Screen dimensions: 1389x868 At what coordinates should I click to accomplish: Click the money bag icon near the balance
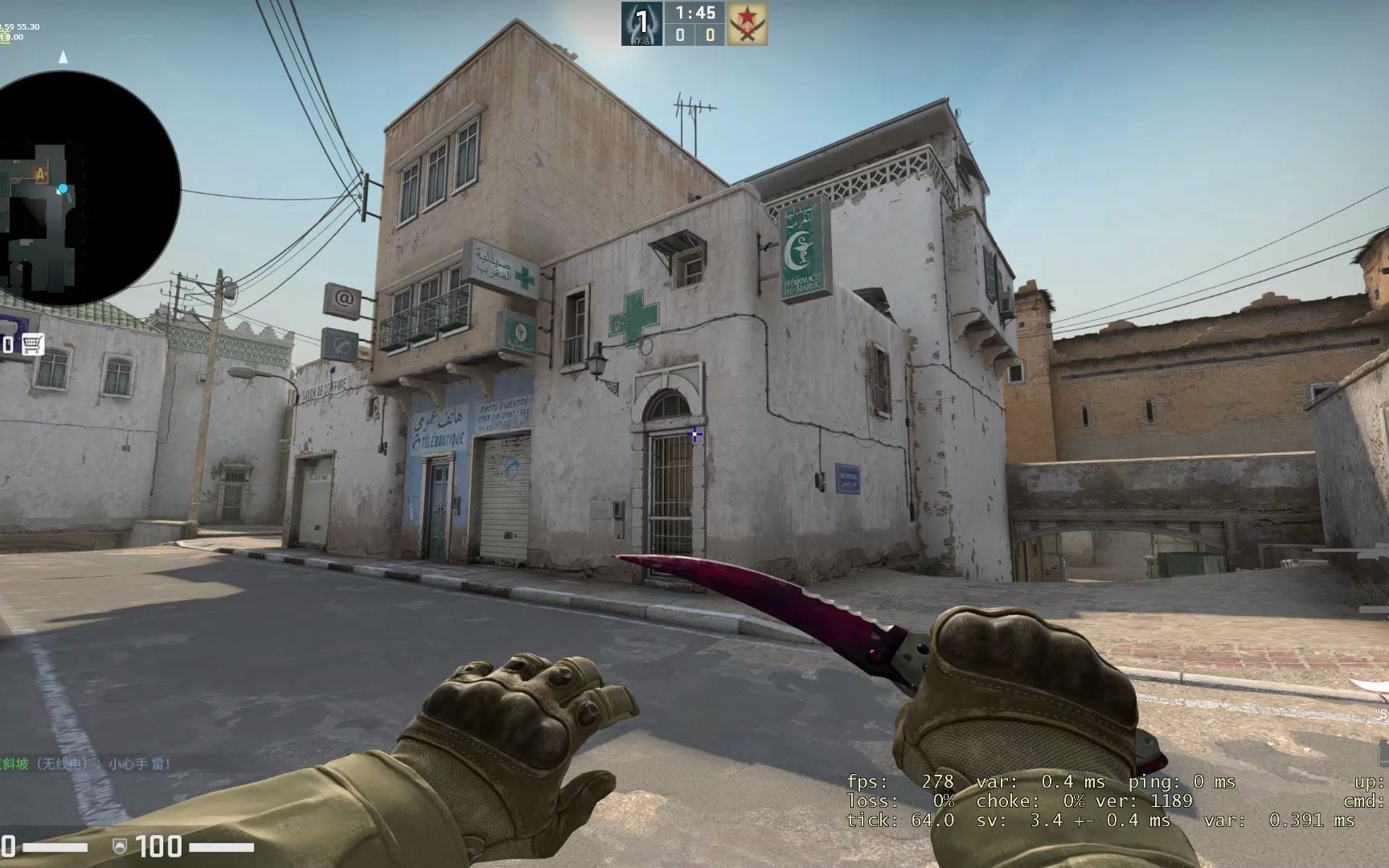click(6, 37)
